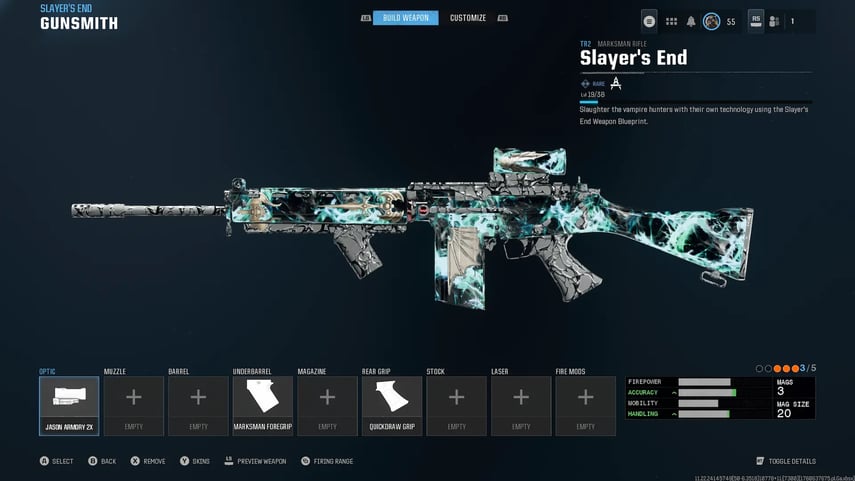Switch to the Build Weapon tab

[x=405, y=18]
